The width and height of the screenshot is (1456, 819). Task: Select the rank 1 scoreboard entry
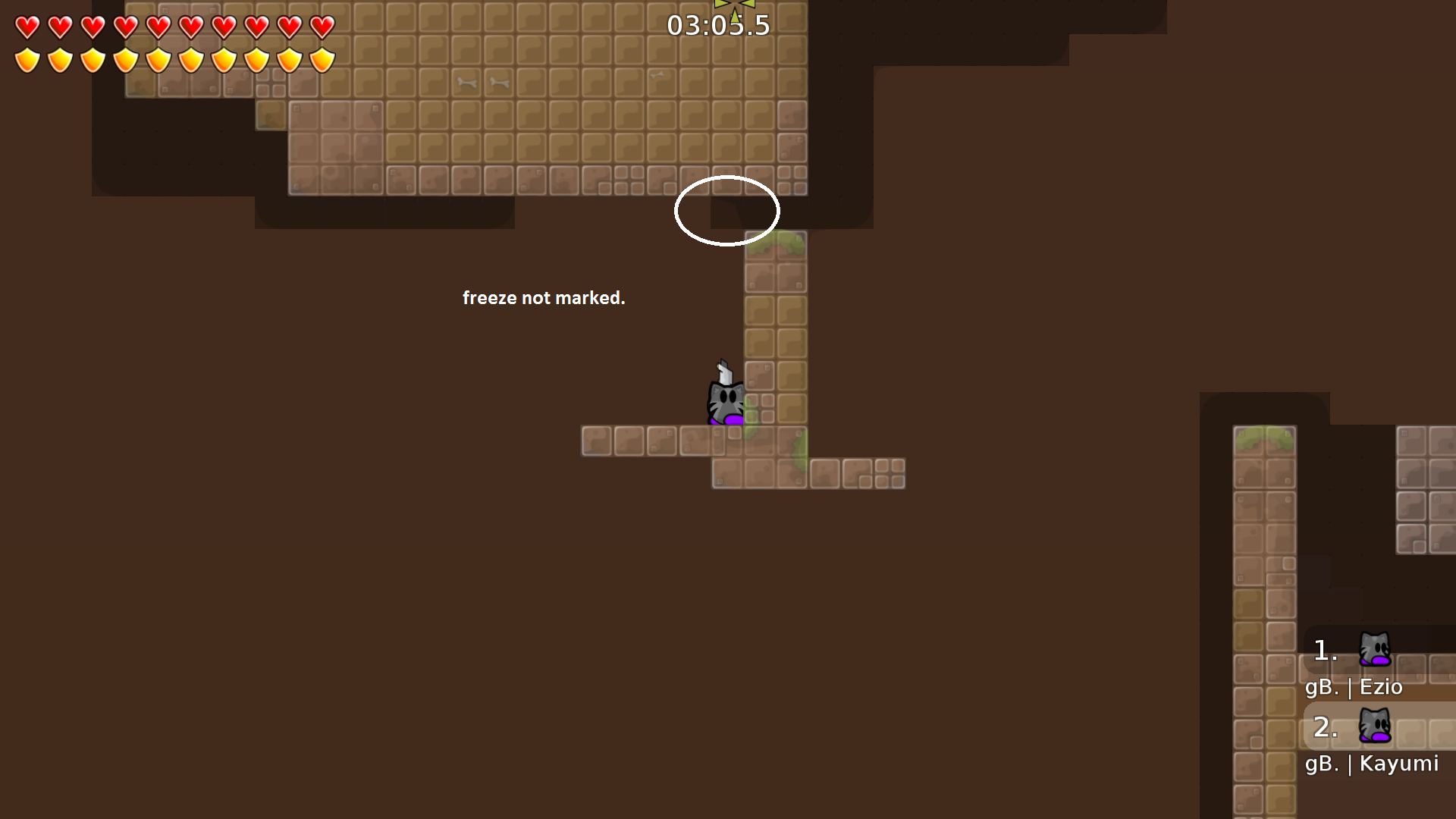[1324, 651]
